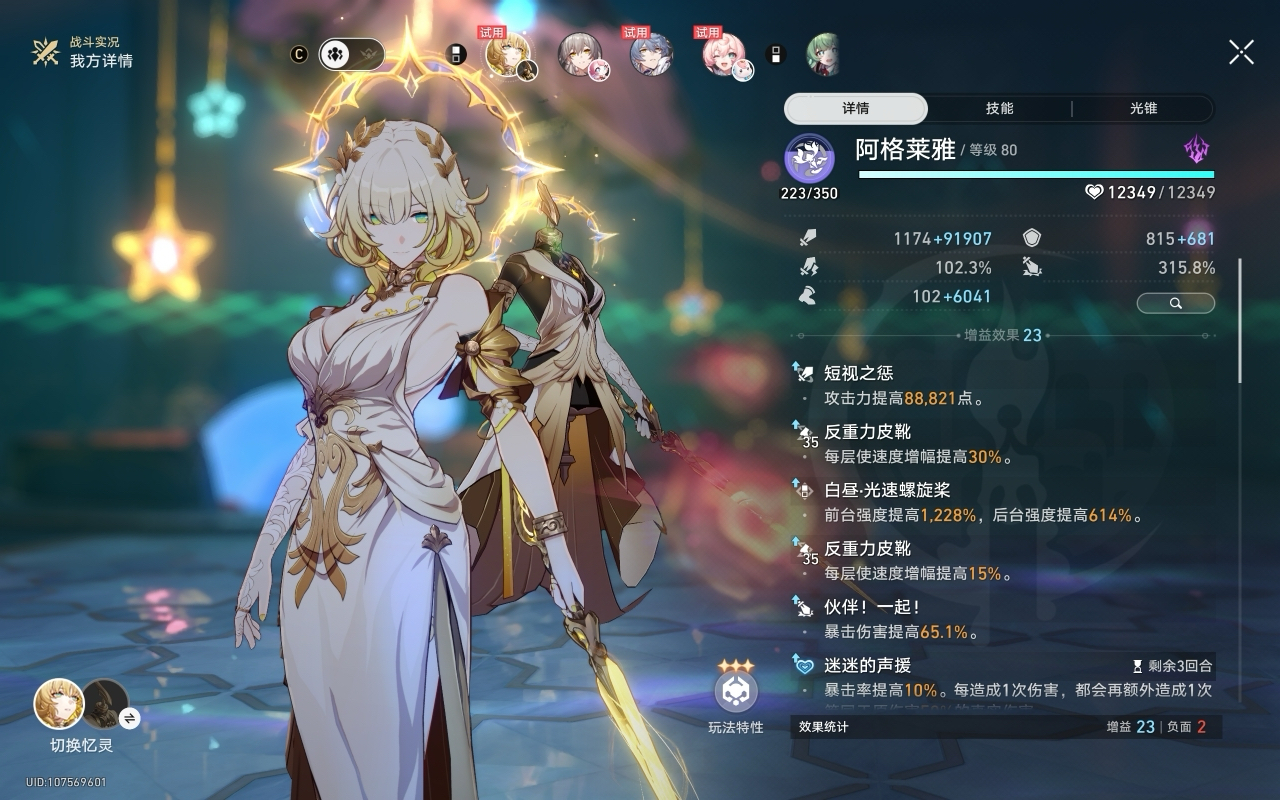Pick the pink-haired trial character portrait
Viewport: 1280px width, 800px height.
click(724, 54)
